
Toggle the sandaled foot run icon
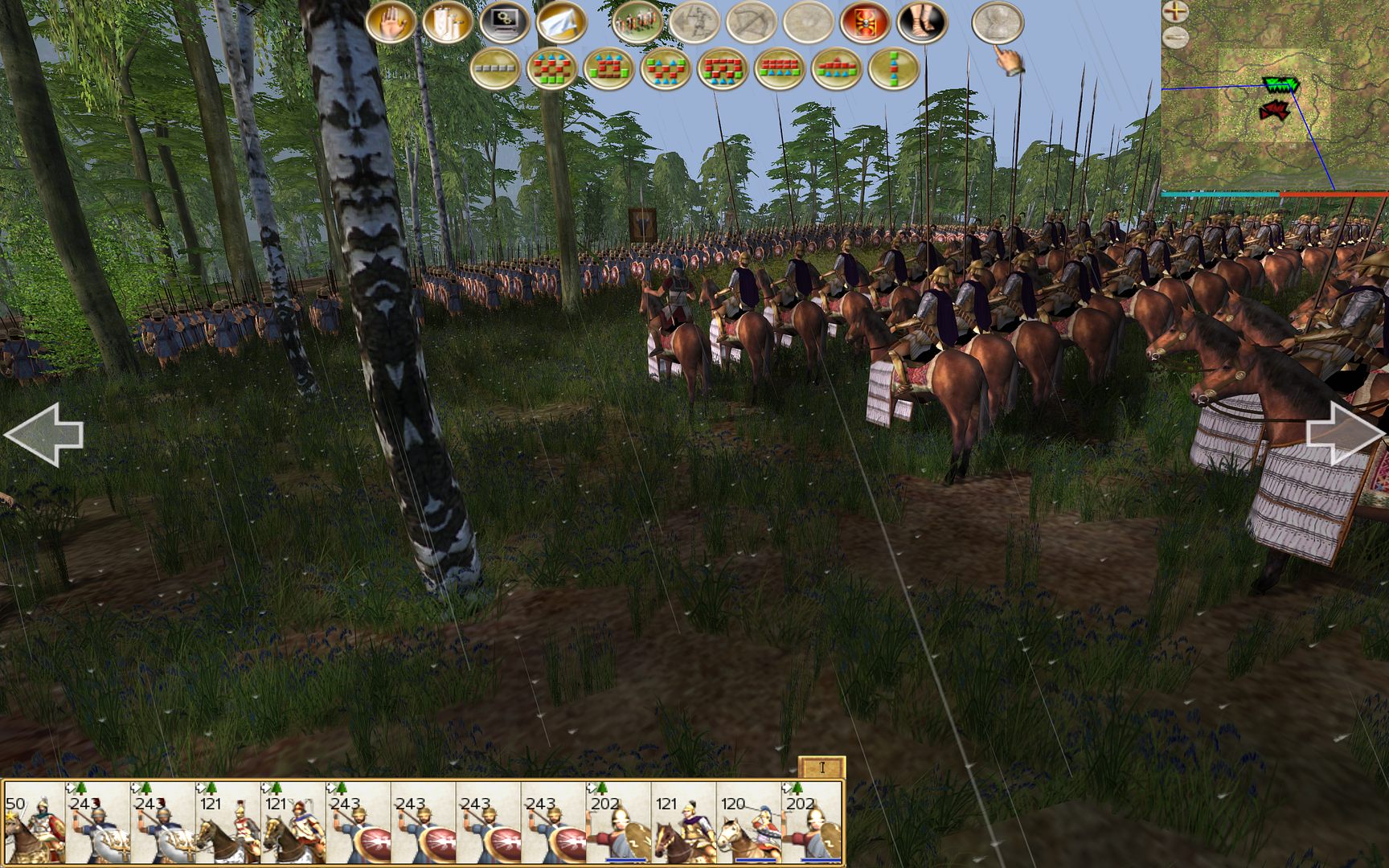pyautogui.click(x=922, y=23)
